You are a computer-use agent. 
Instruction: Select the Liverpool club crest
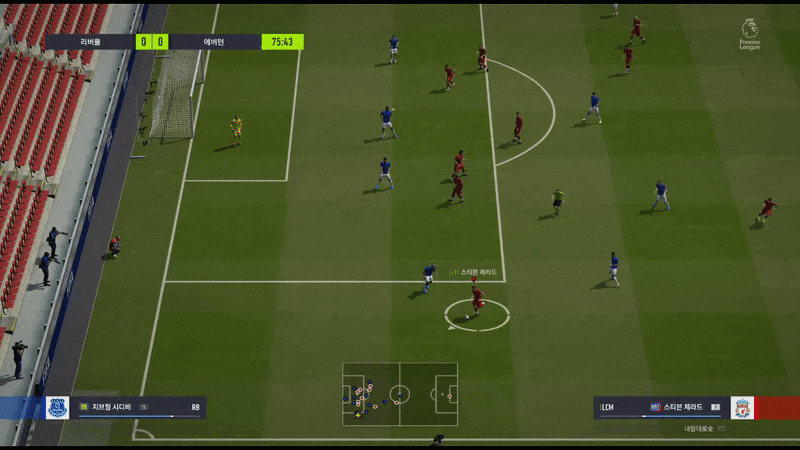(x=742, y=407)
